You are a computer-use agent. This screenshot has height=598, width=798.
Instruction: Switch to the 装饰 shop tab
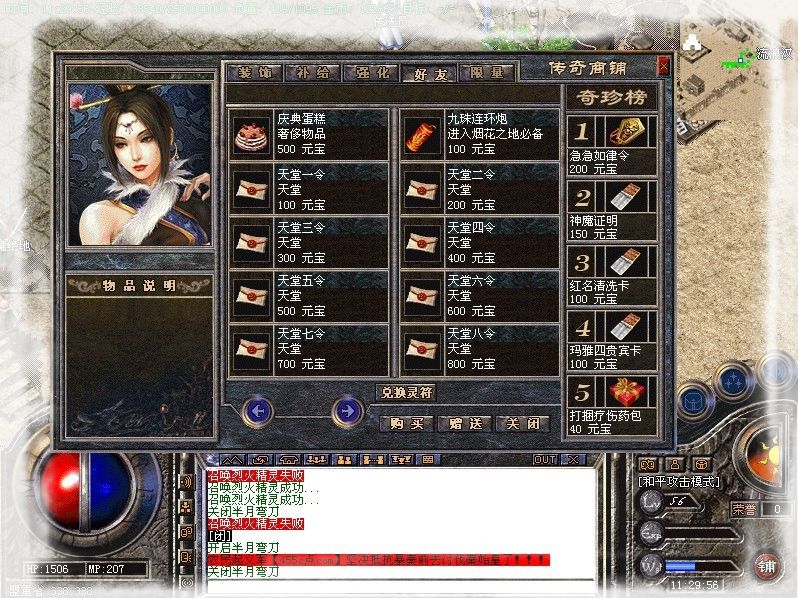click(255, 72)
